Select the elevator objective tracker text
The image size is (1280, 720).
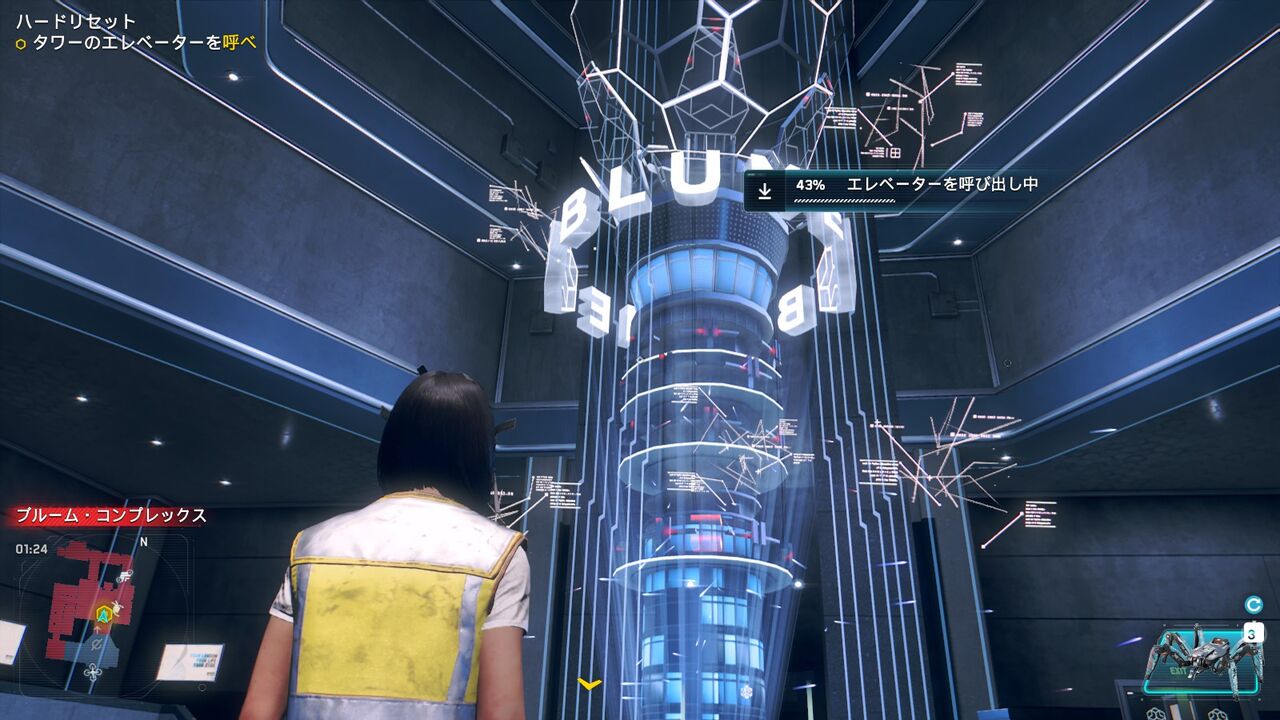tap(137, 43)
